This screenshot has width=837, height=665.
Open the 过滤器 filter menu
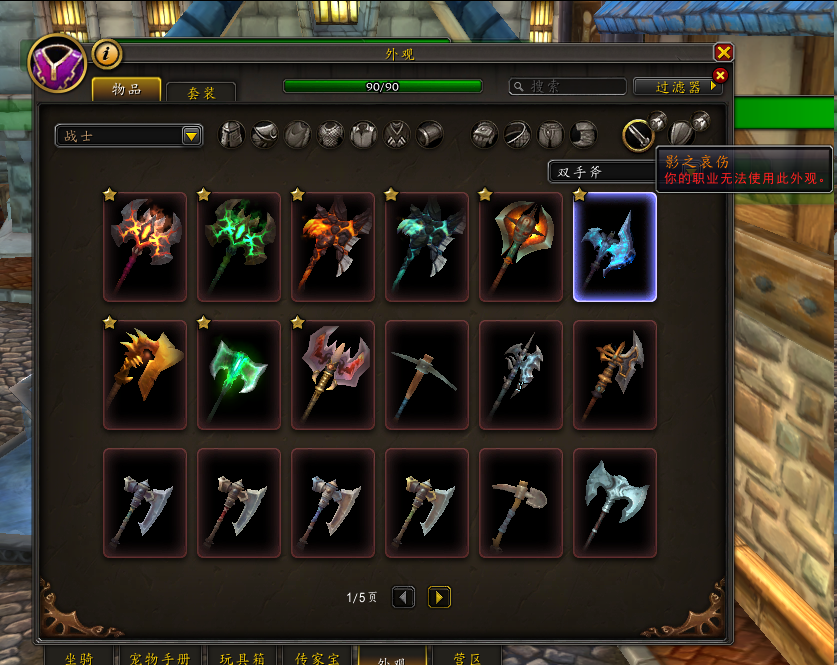tap(677, 87)
